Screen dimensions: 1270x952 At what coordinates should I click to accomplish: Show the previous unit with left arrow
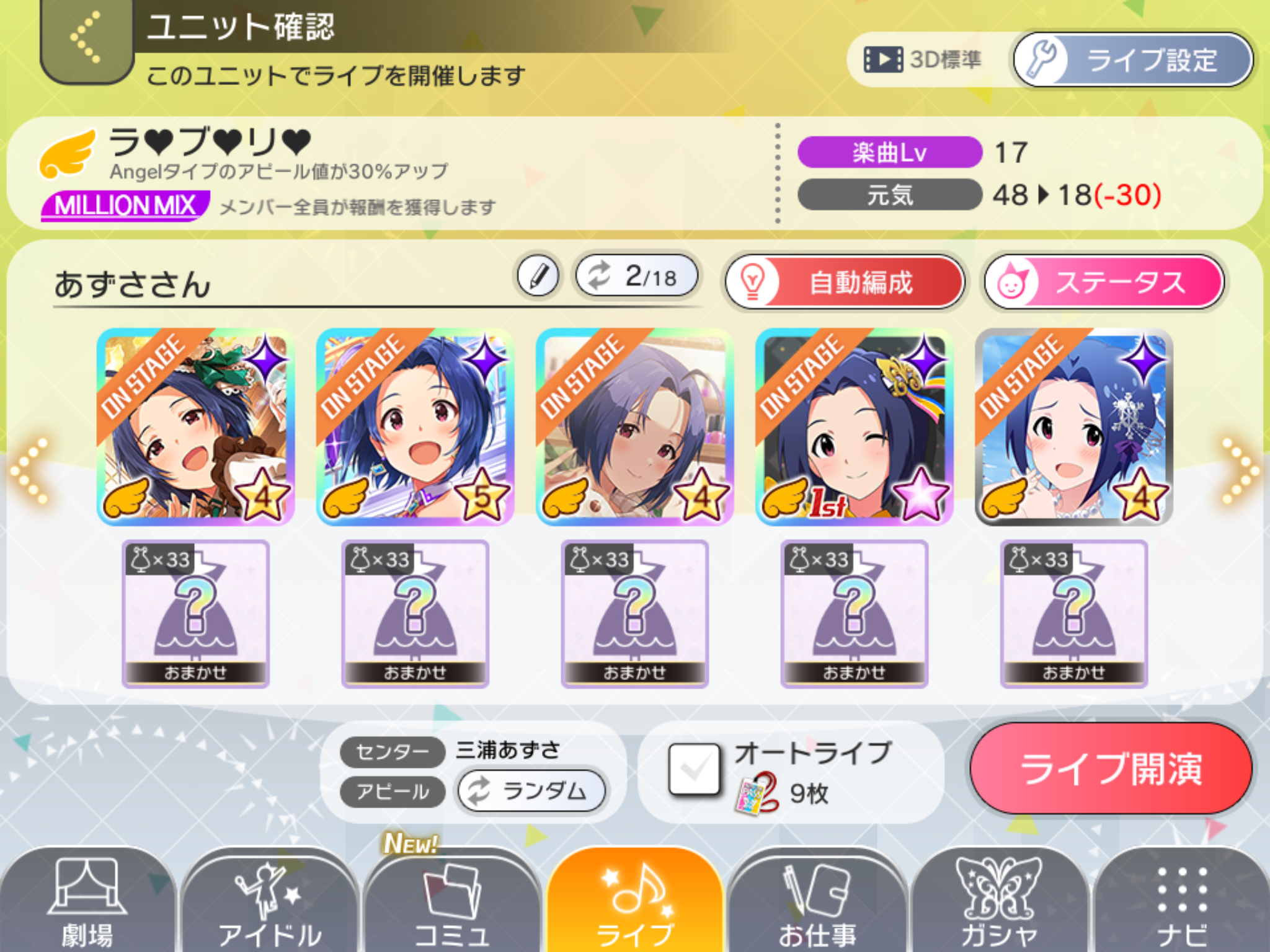click(x=30, y=471)
